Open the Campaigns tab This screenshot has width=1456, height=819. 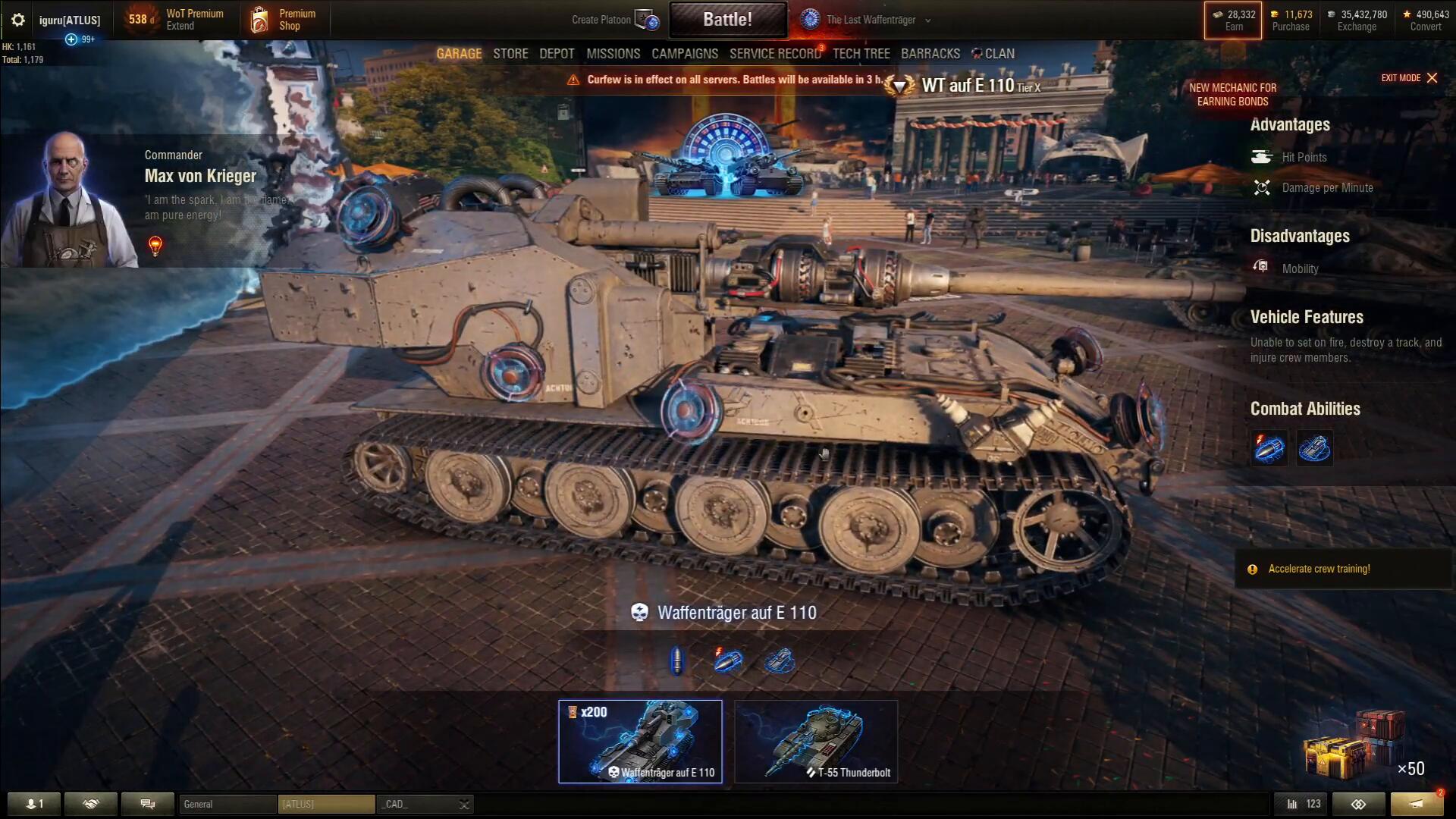[x=684, y=54]
